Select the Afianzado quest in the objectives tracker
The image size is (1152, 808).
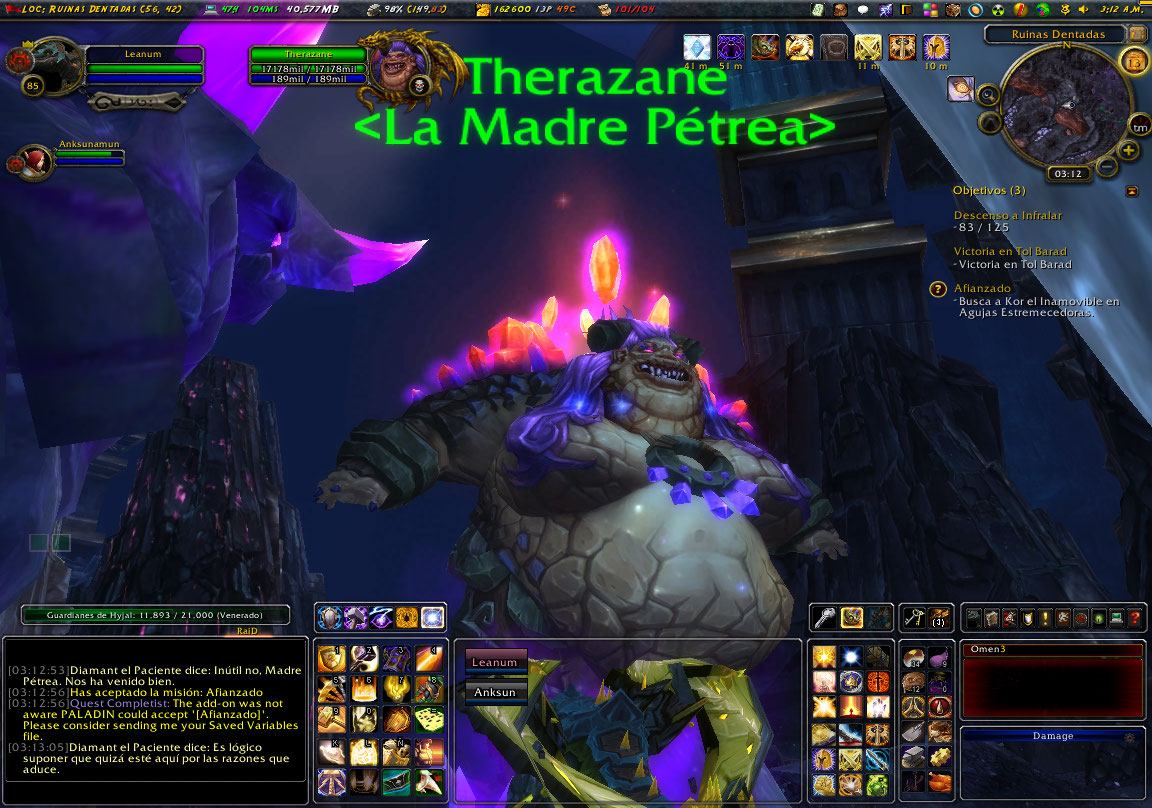tap(982, 288)
